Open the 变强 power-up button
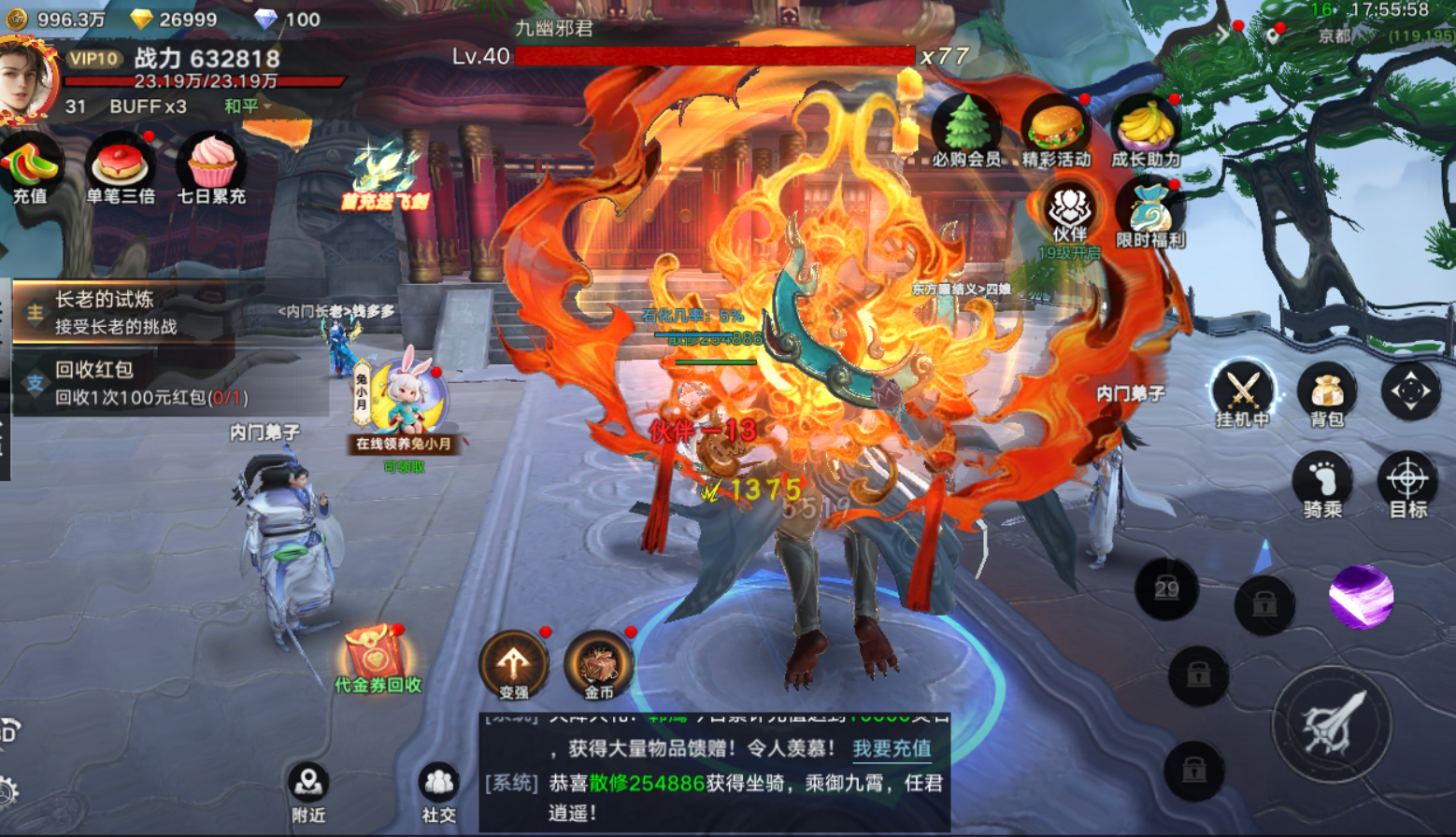The image size is (1456, 837). 513,665
